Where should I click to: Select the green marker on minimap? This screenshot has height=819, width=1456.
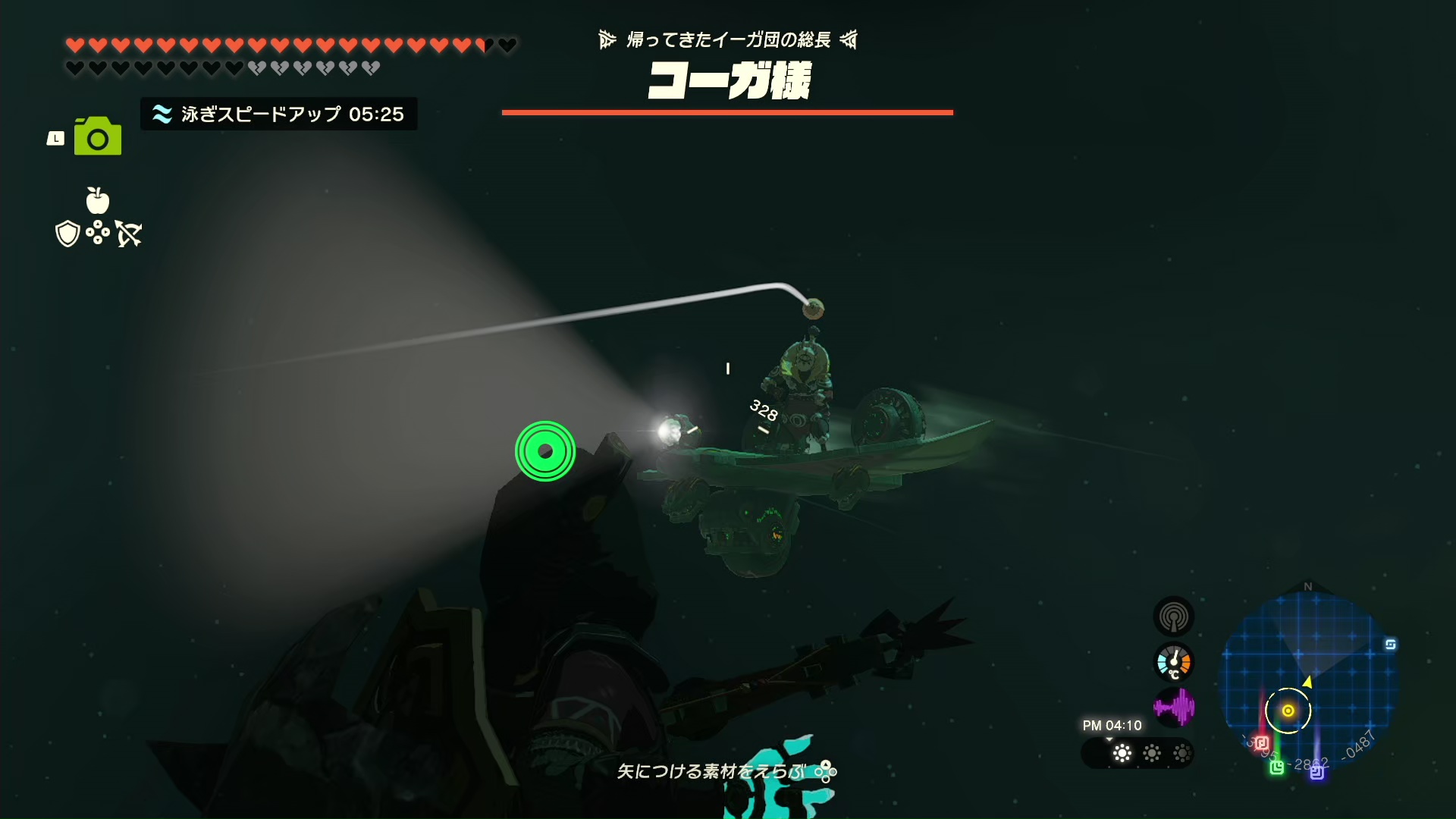(1277, 767)
